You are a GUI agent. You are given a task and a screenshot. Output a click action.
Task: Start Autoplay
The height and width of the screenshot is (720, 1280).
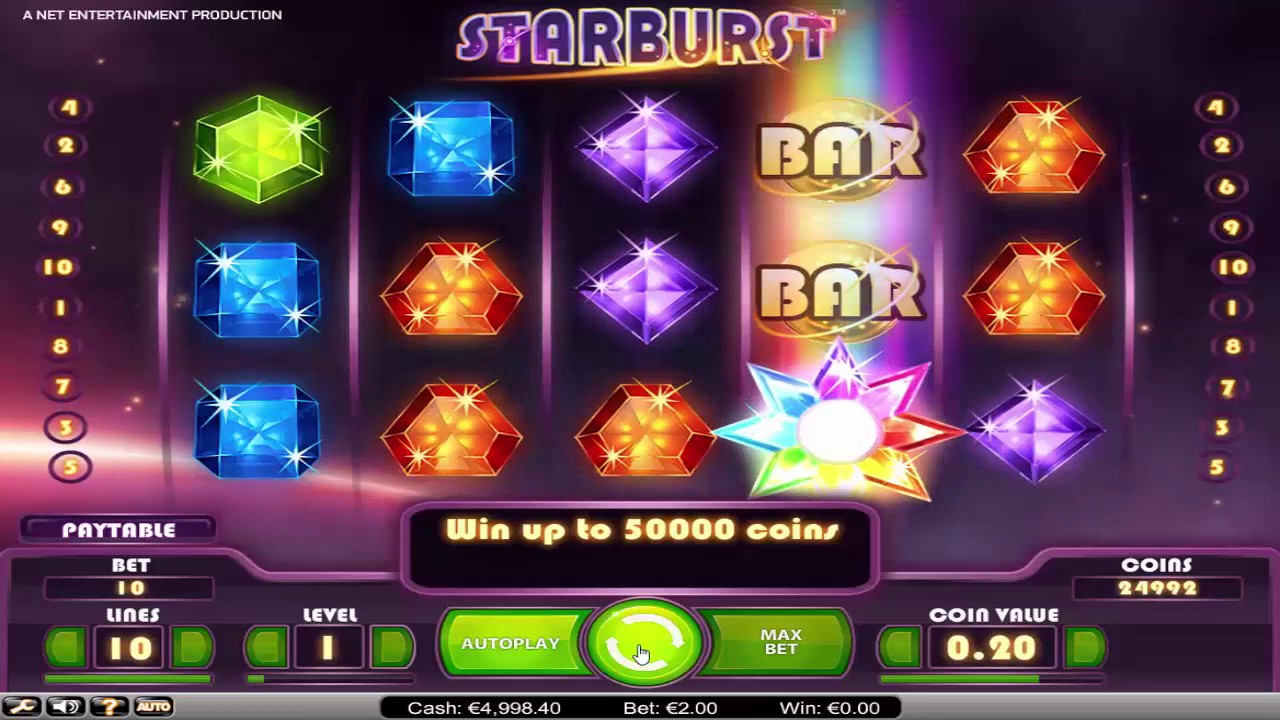(511, 643)
